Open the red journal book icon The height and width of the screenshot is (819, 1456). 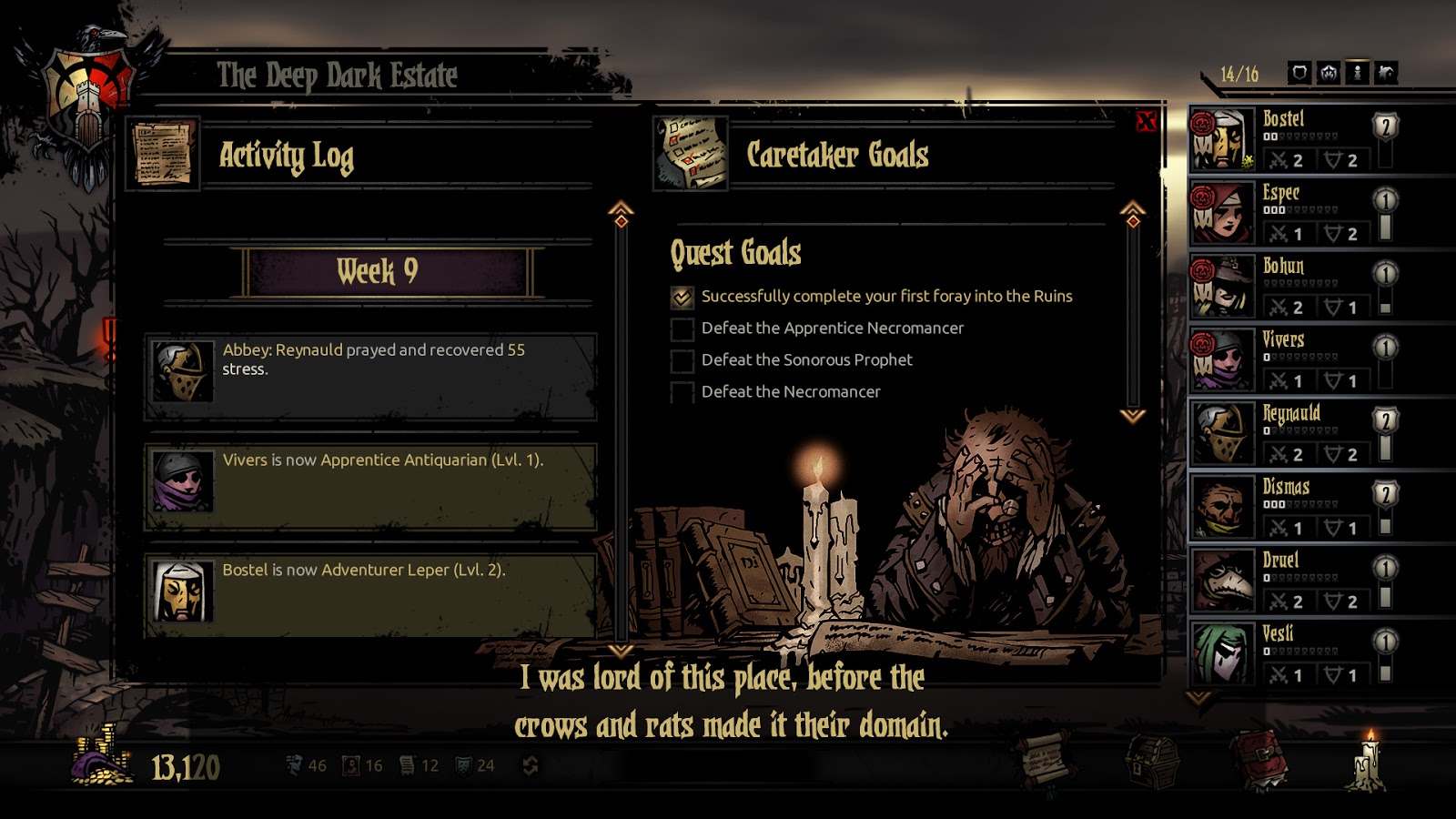(1259, 759)
